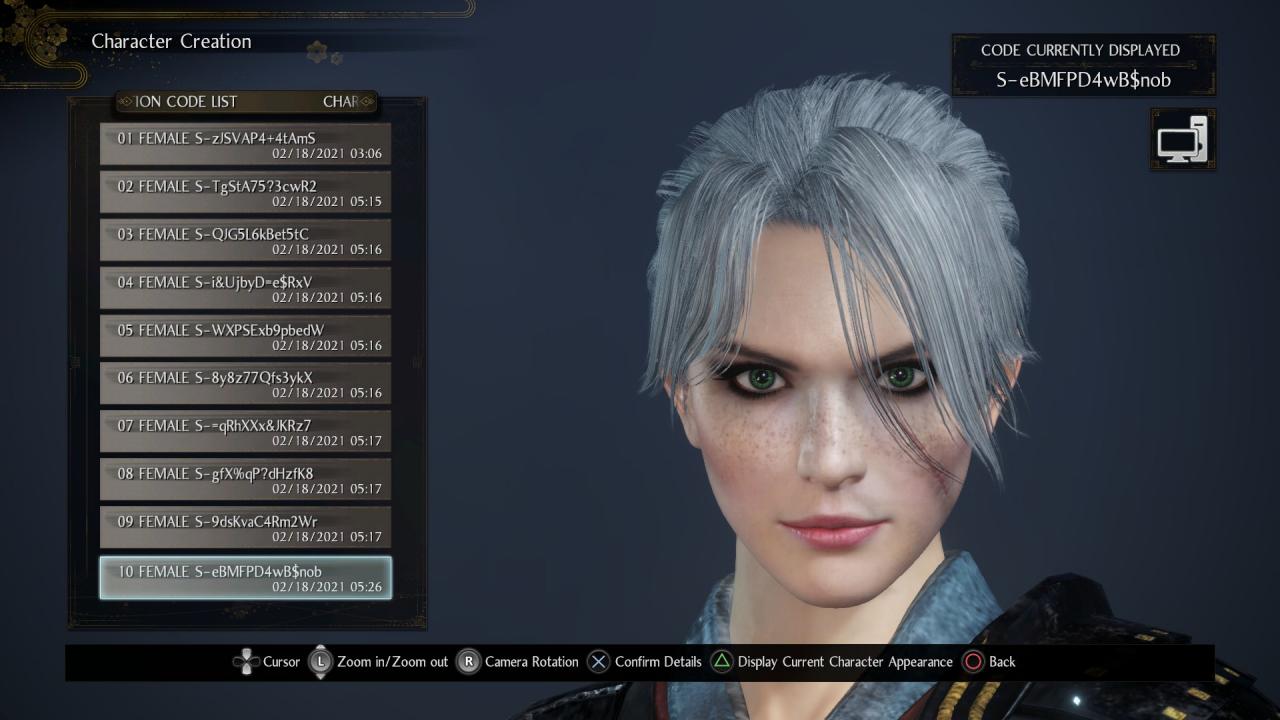
Task: Choose code entry 06 S-8y8z77Qfs3ykX
Action: click(x=245, y=385)
